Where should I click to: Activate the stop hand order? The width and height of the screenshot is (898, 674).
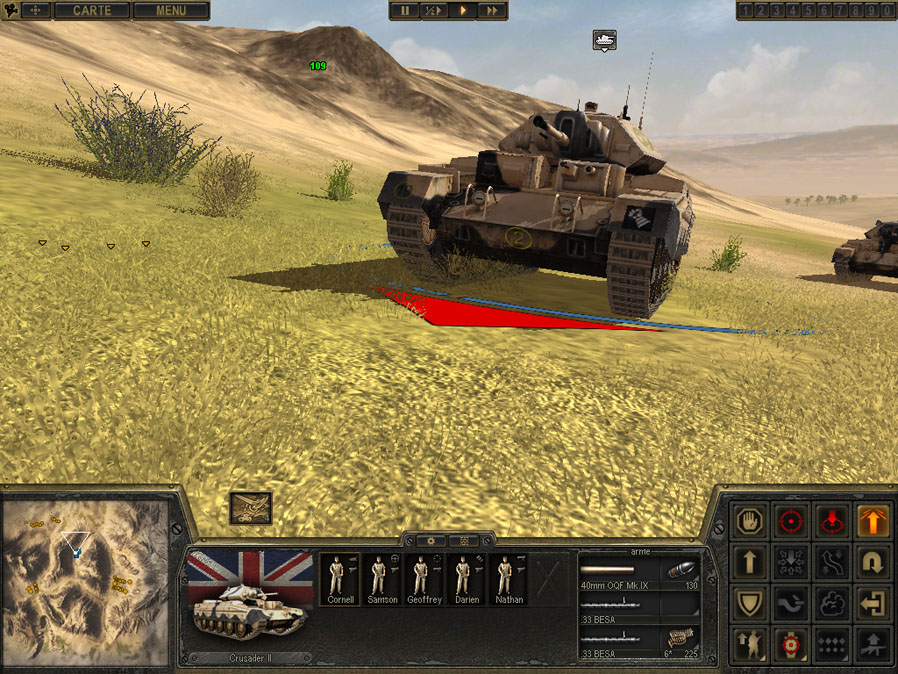(750, 521)
